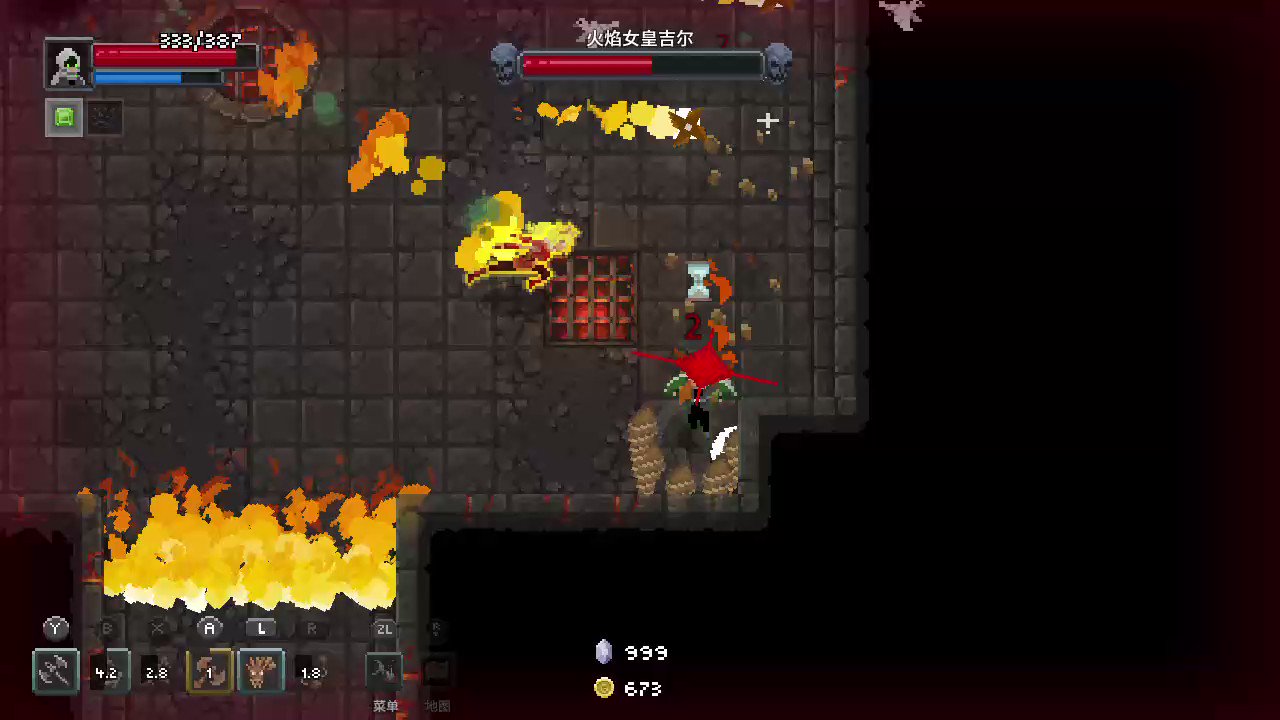The image size is (1280, 720).
Task: Open the 地图 map button
Action: pos(437,705)
